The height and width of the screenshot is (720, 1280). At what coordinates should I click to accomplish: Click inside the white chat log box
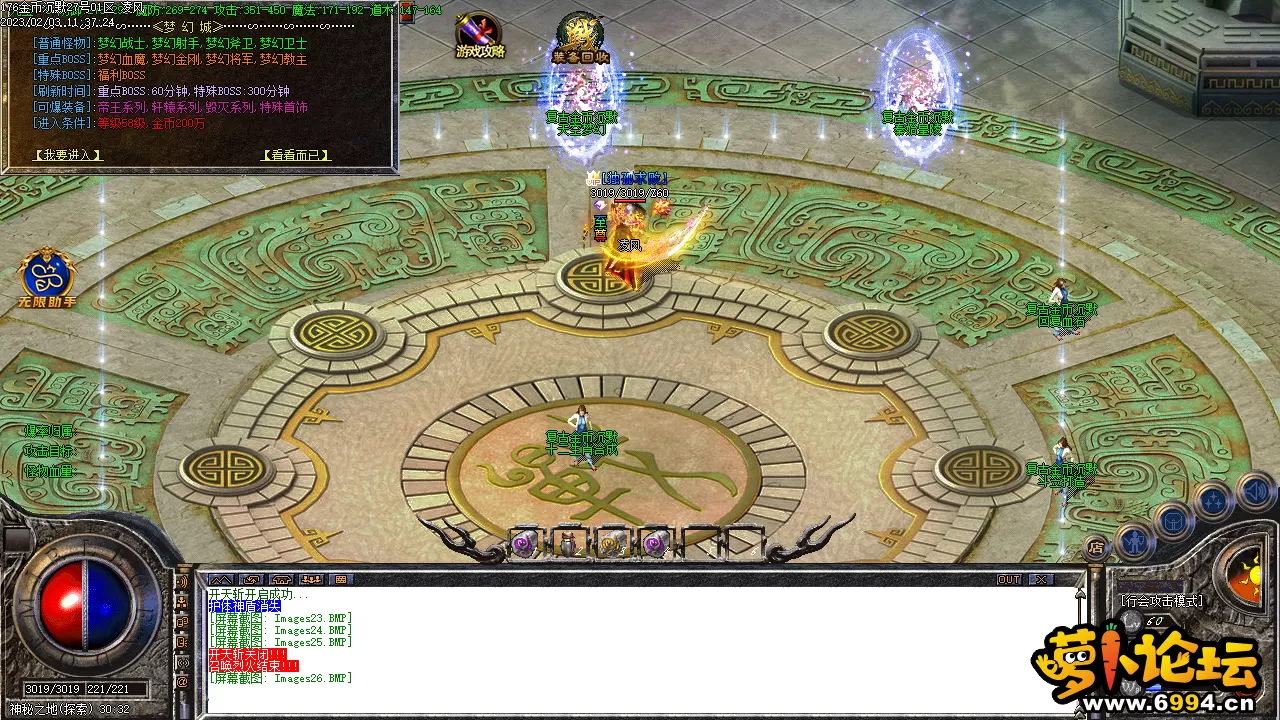click(640, 650)
